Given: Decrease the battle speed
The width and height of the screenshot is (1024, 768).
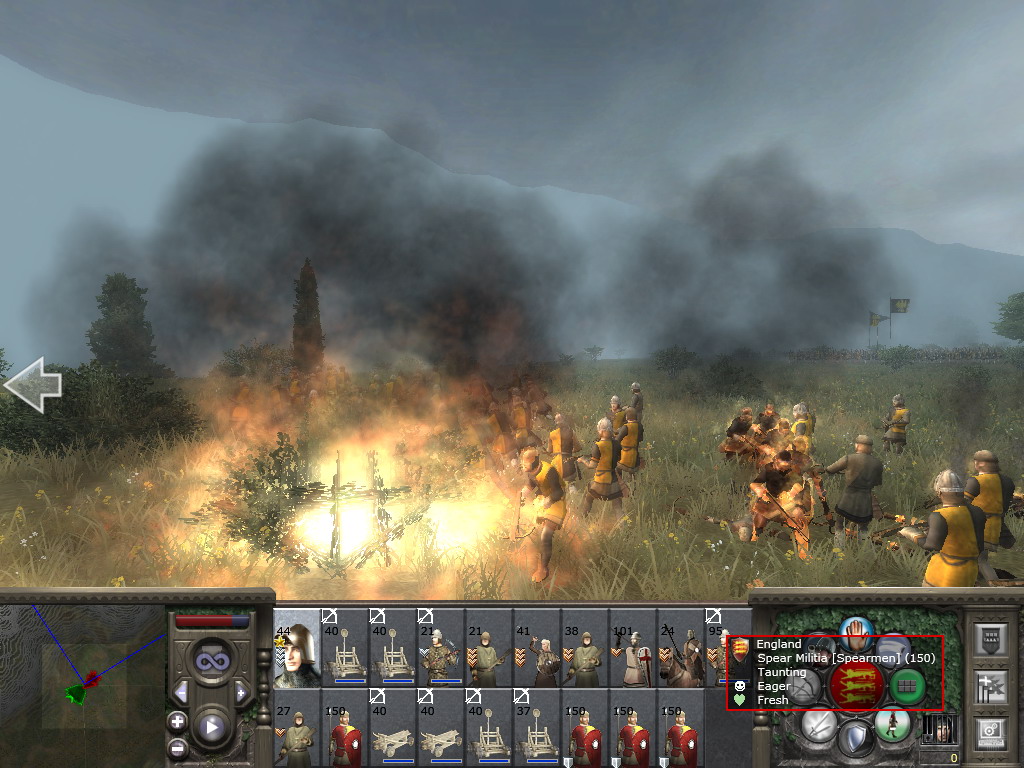Looking at the screenshot, I should coord(181,692).
